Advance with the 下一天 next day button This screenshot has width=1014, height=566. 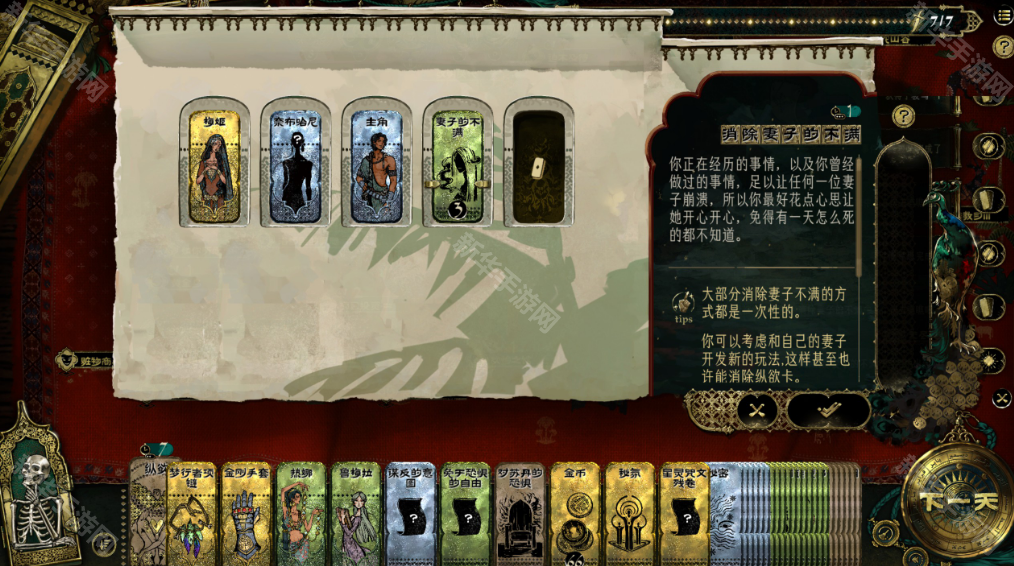(x=957, y=501)
